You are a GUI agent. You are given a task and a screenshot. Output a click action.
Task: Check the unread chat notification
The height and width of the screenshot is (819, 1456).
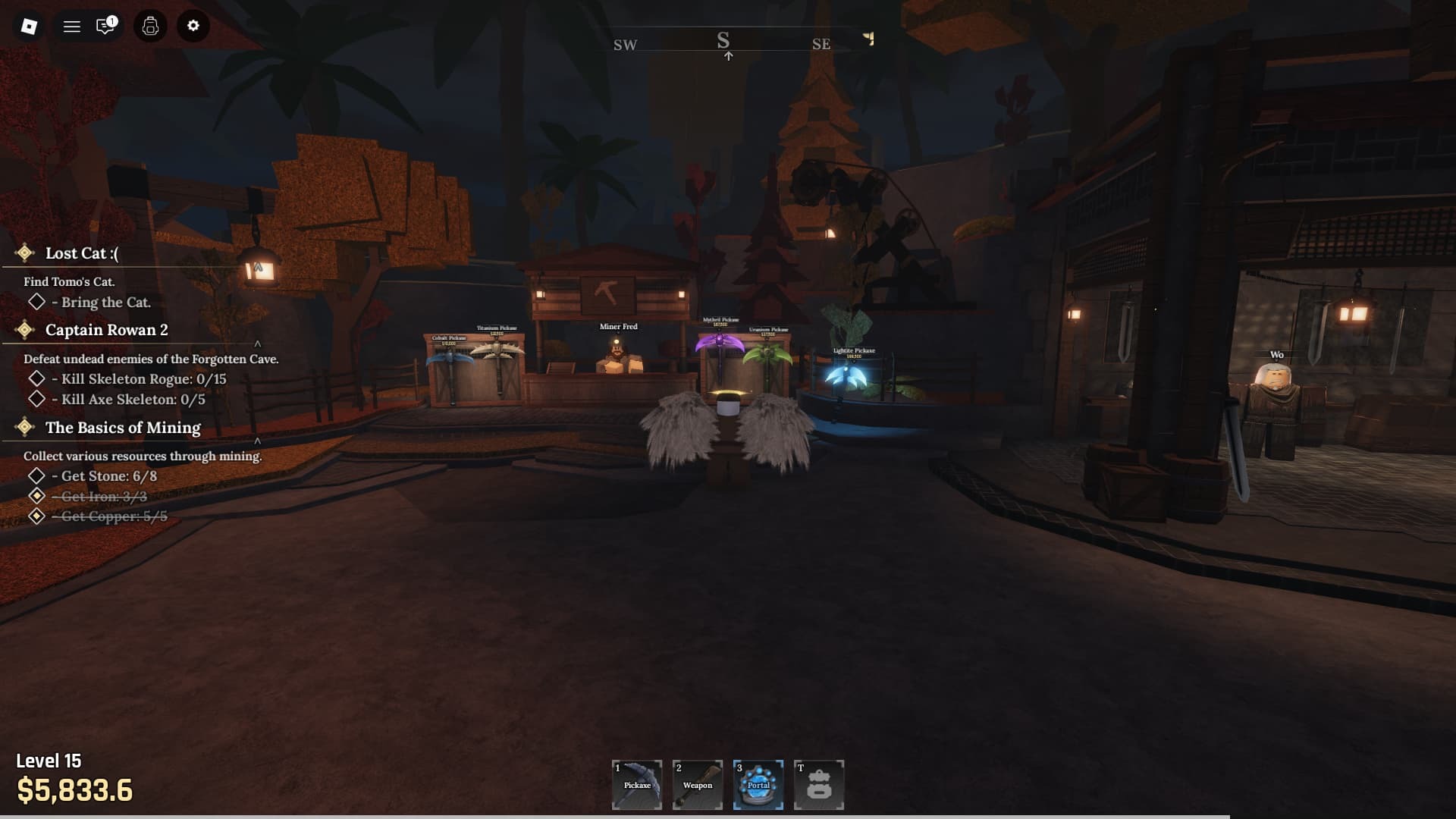(106, 26)
